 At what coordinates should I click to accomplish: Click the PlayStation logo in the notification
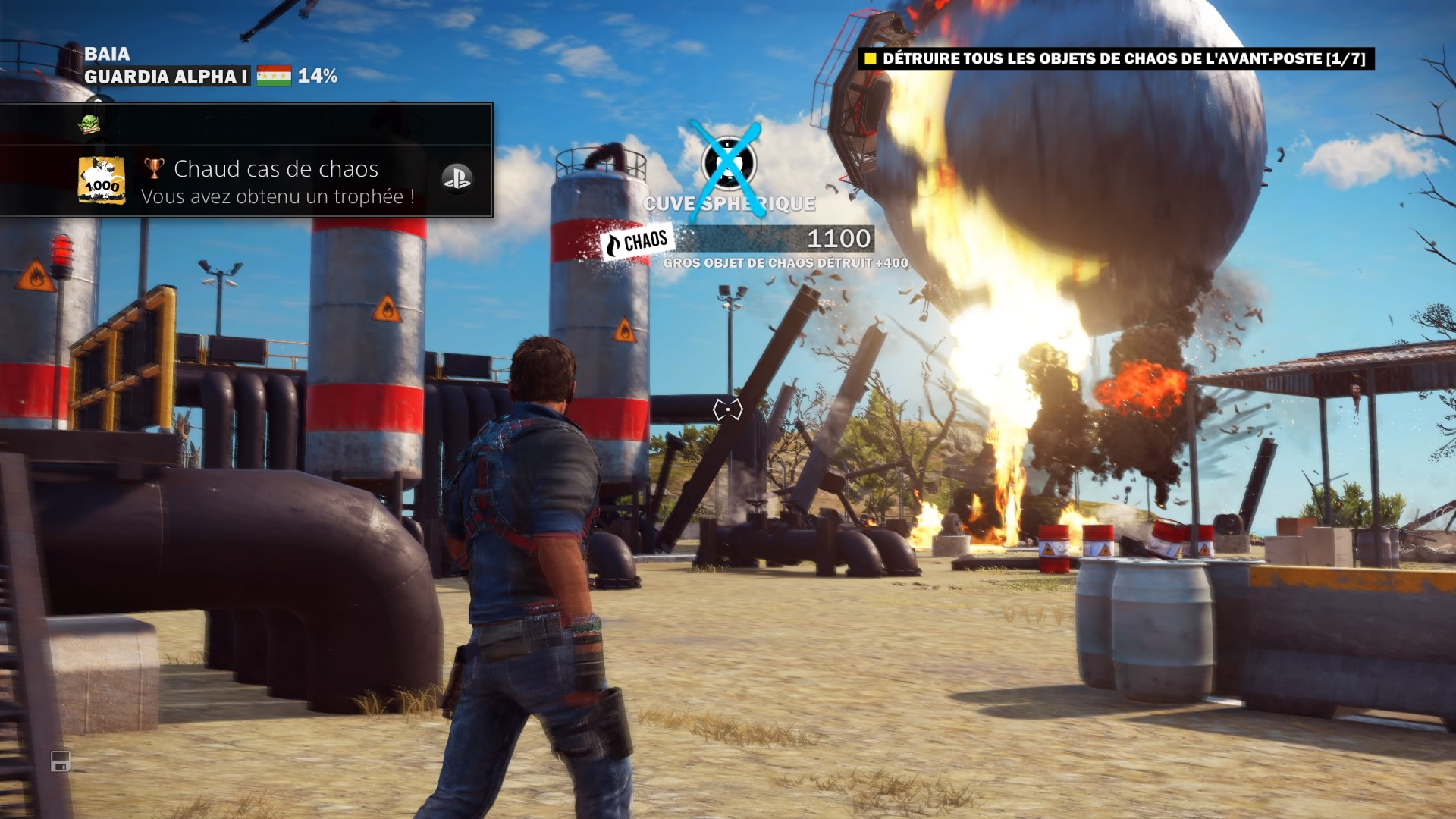point(457,179)
